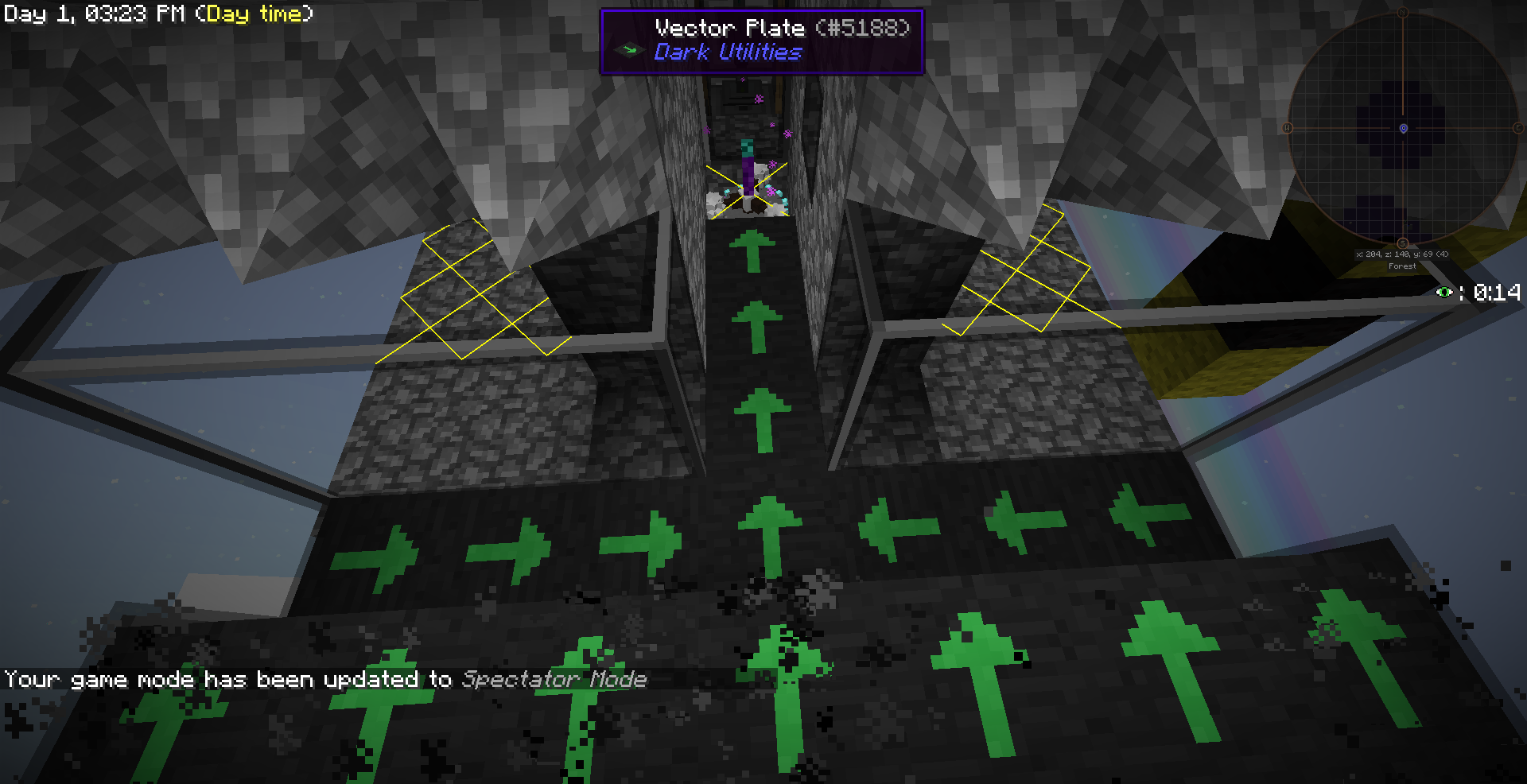
Task: Click the Vector Plate block info tooltip
Action: click(x=762, y=41)
